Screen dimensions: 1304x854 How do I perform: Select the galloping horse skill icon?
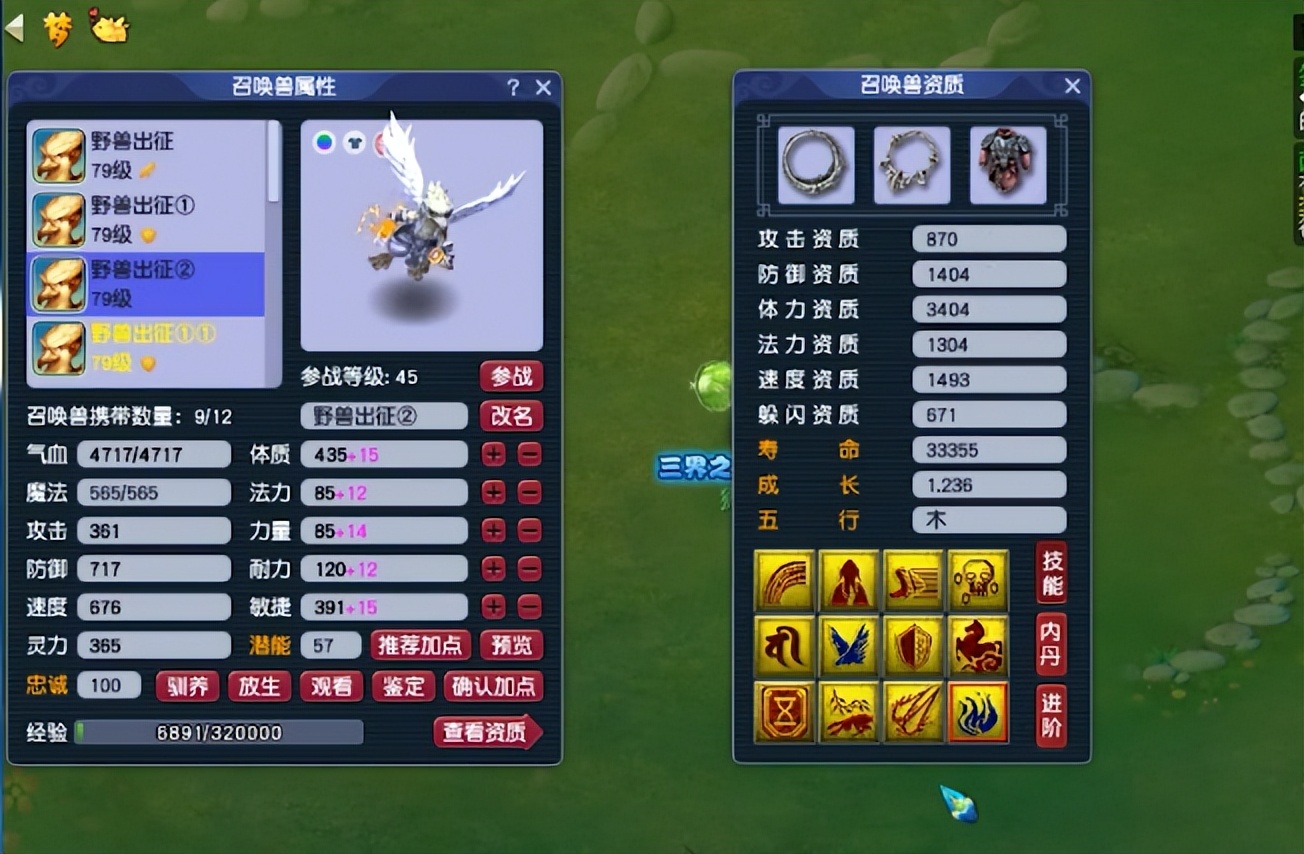977,646
